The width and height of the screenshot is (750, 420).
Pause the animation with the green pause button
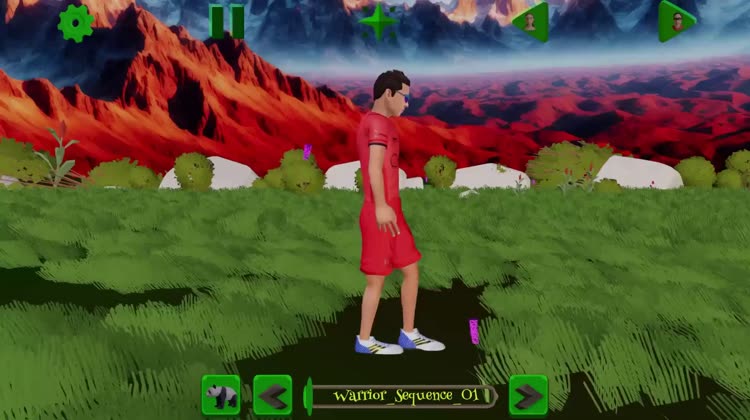[x=227, y=21]
